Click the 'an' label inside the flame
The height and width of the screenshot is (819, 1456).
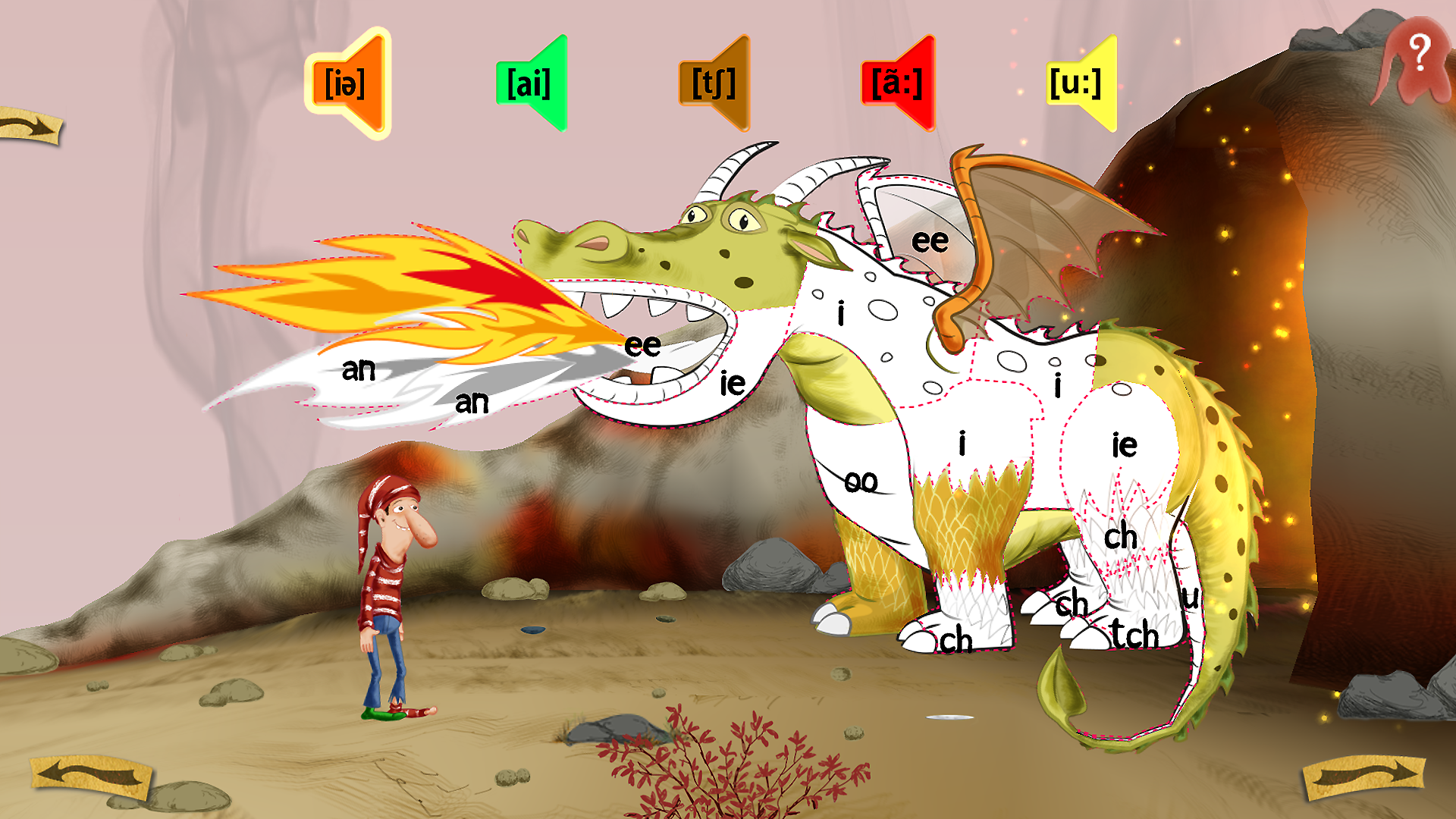tap(360, 370)
